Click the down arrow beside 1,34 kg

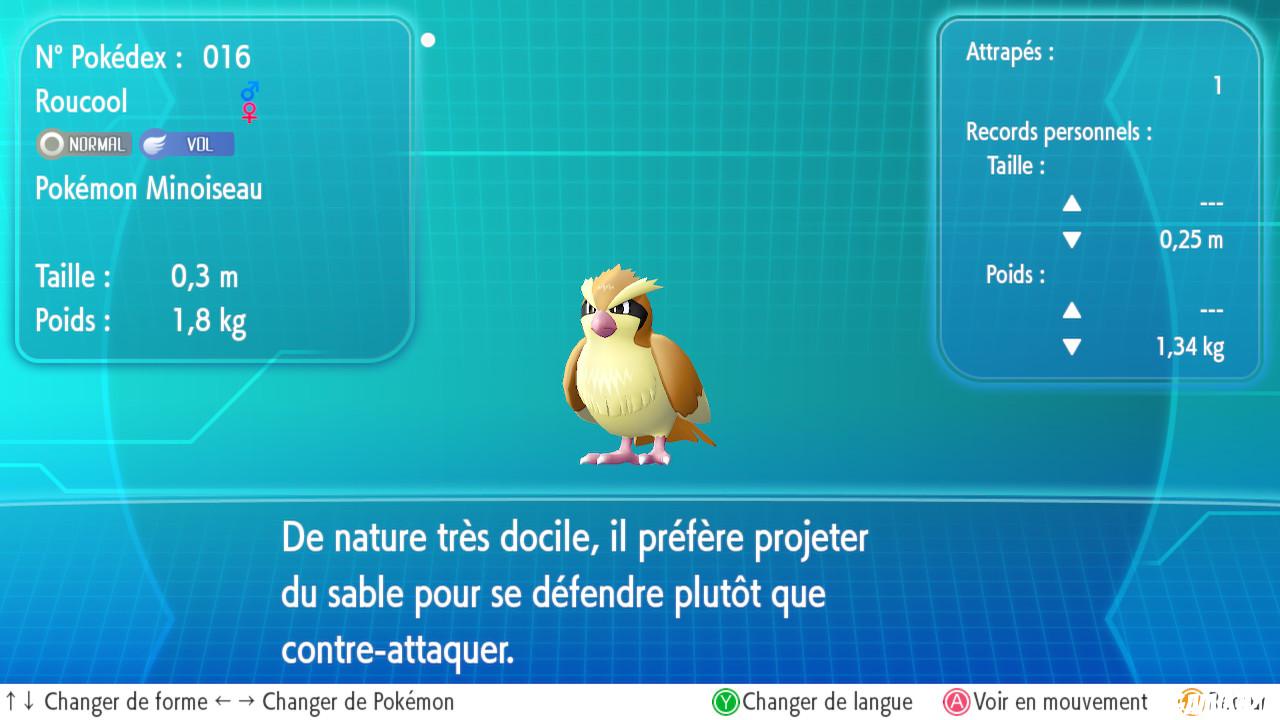pyautogui.click(x=1072, y=347)
